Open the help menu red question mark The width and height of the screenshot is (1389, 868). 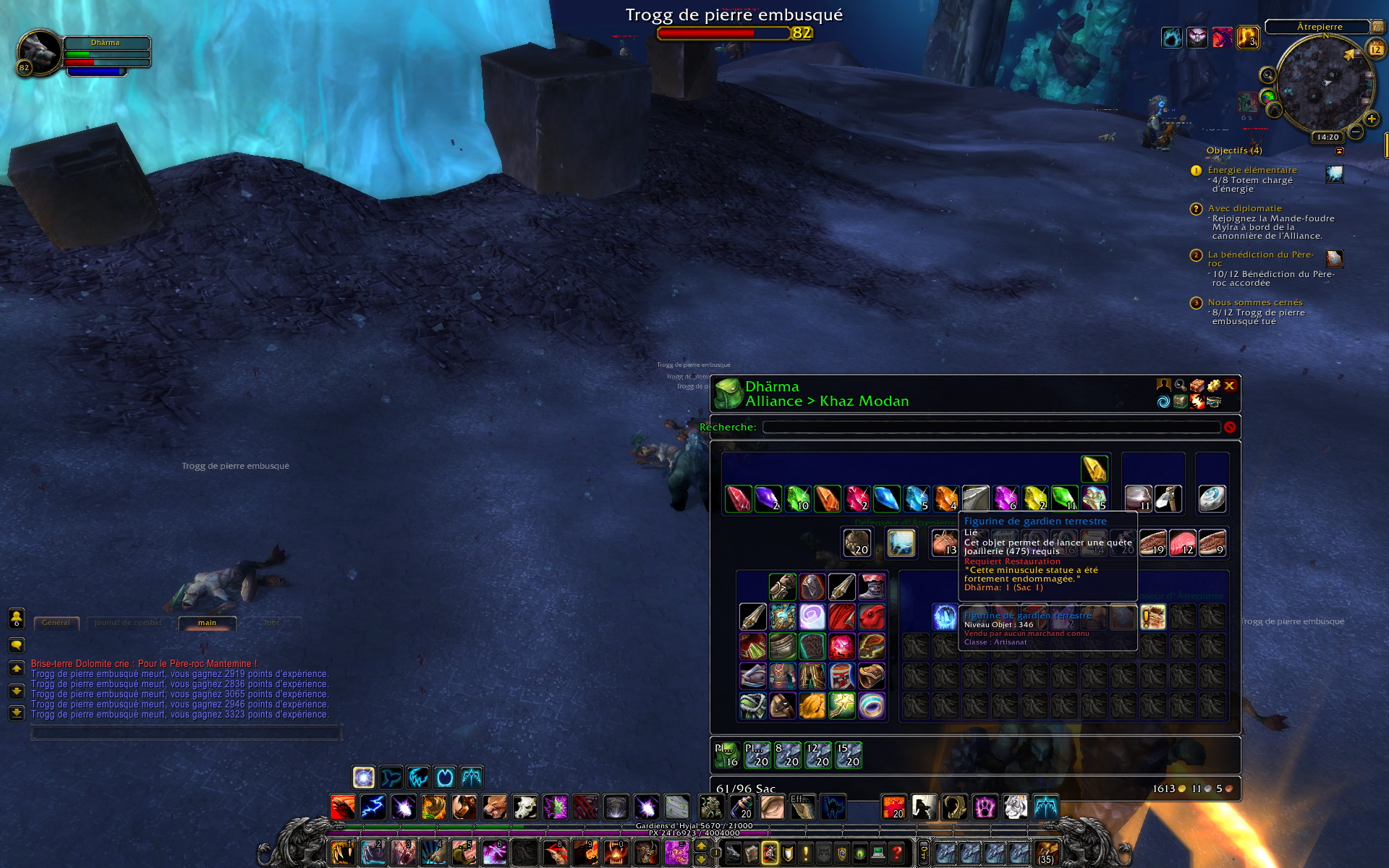pos(897,853)
